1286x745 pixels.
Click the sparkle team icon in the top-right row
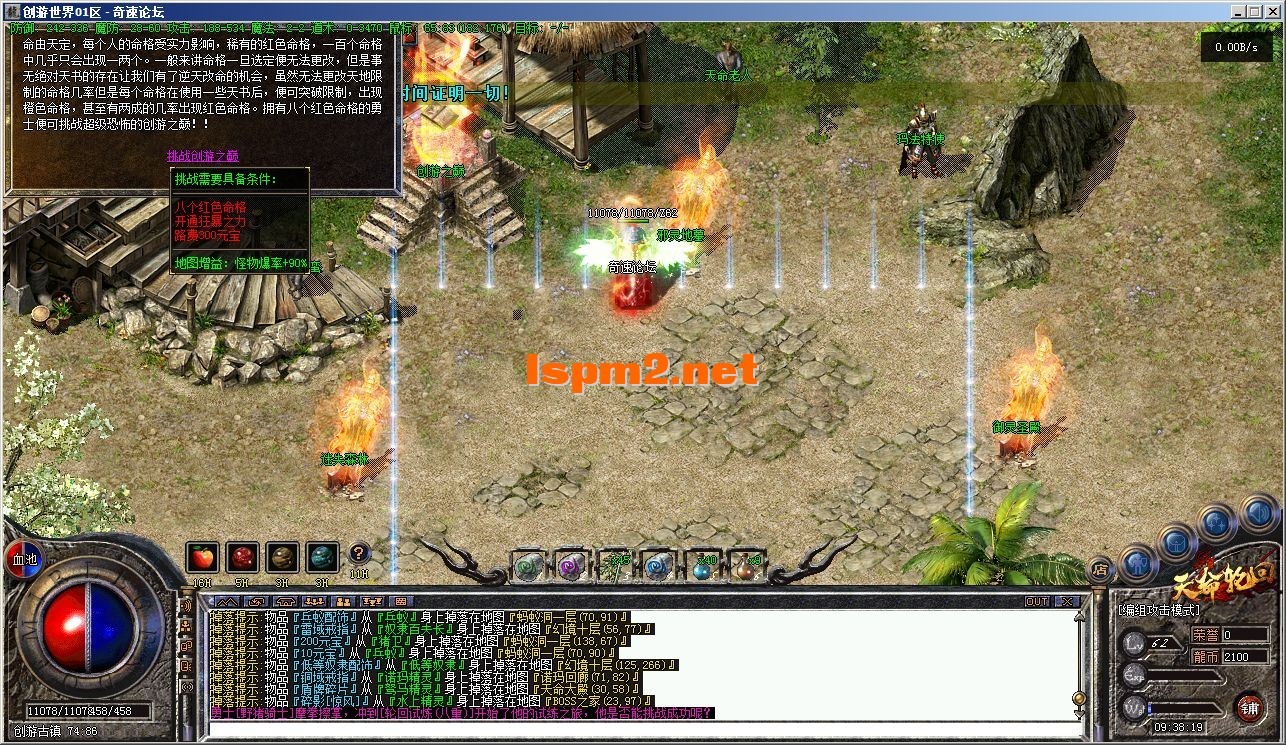coord(1216,522)
